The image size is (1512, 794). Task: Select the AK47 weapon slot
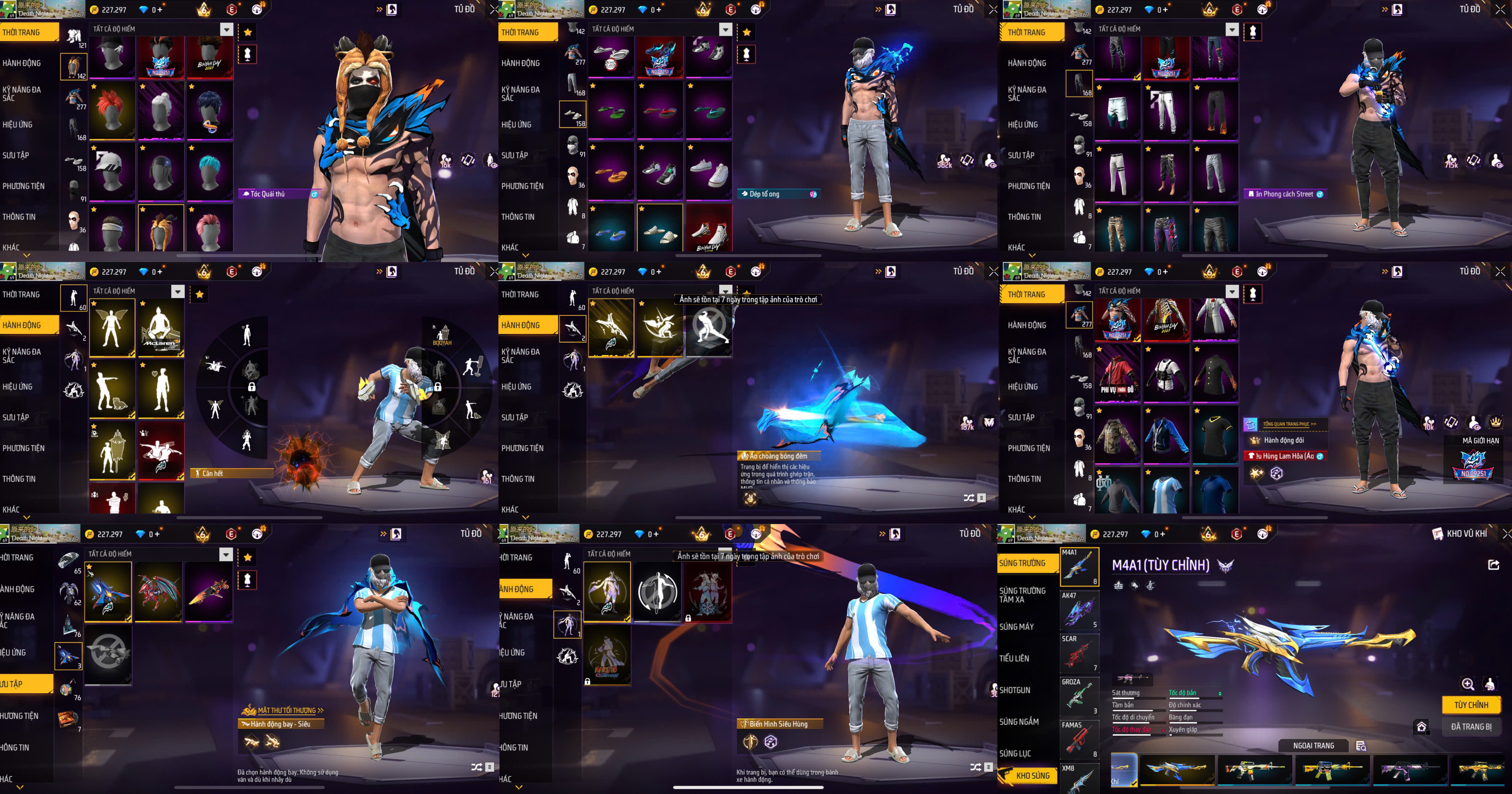point(1079,610)
